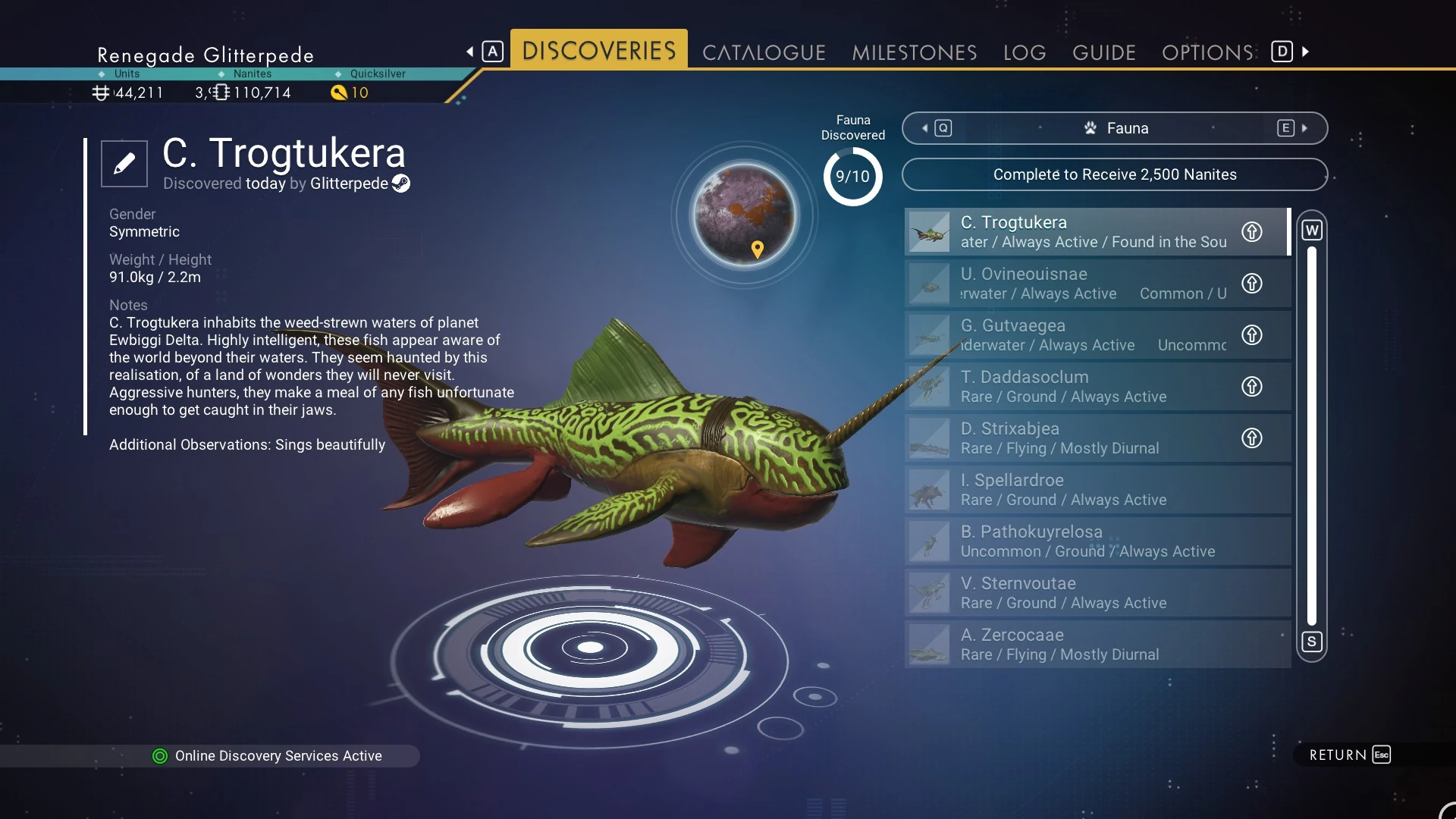Upload the C. Trogtukera discovery
This screenshot has height=819, width=1456.
click(1251, 232)
